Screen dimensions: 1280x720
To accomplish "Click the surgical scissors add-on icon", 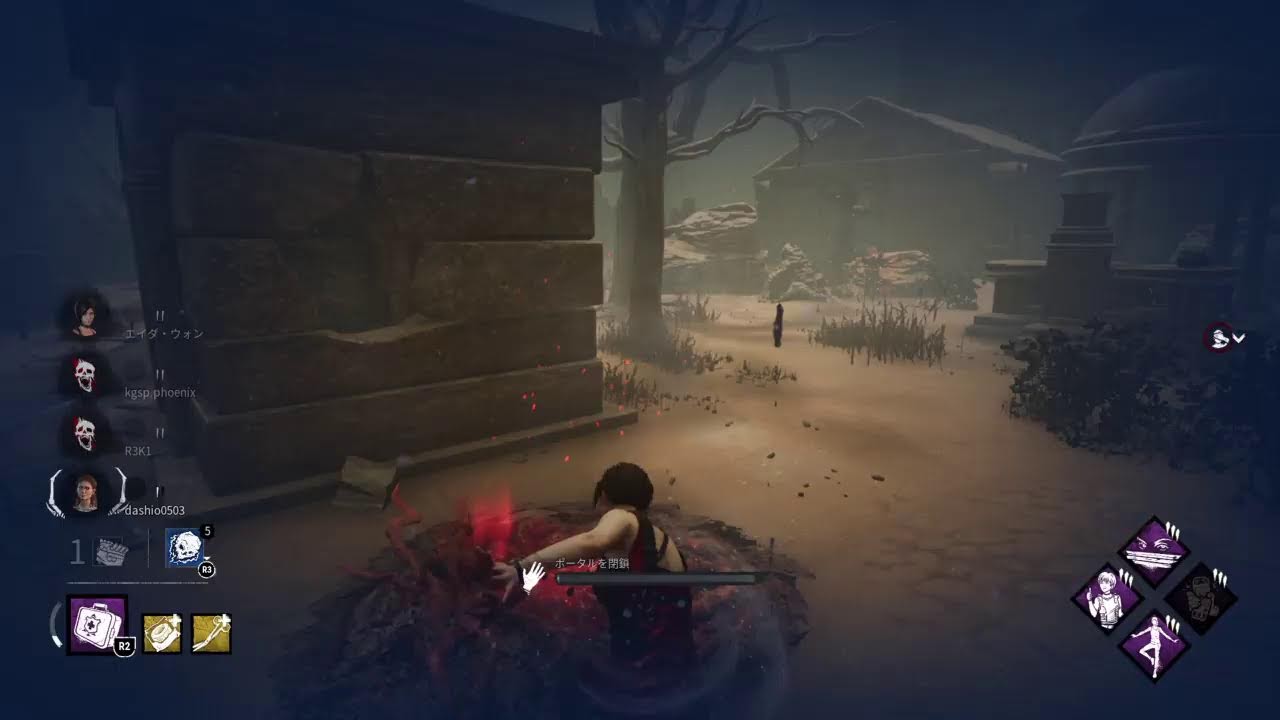I will [x=212, y=634].
